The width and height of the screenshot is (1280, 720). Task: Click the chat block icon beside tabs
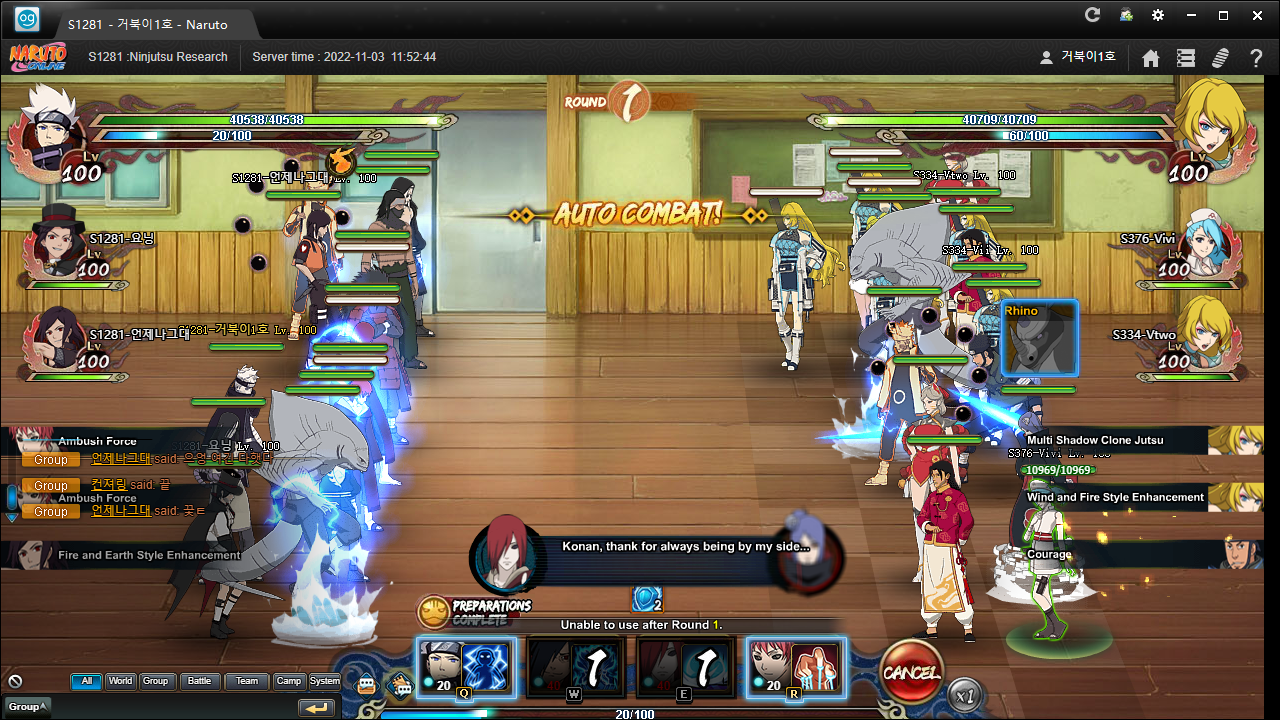(x=15, y=681)
